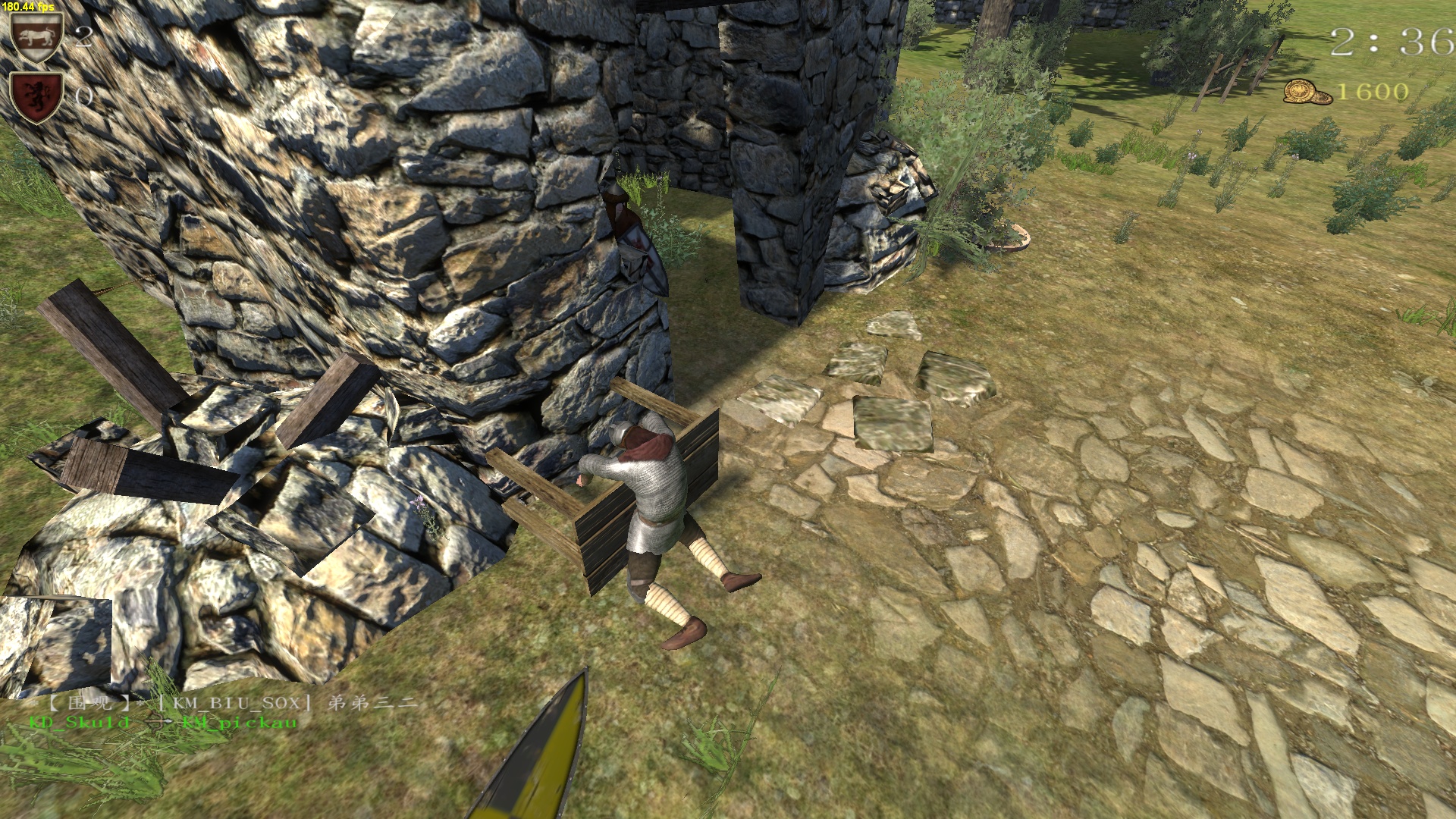Select the KD_Skuld kill feed entry
This screenshot has width=1456, height=819.
[x=80, y=723]
